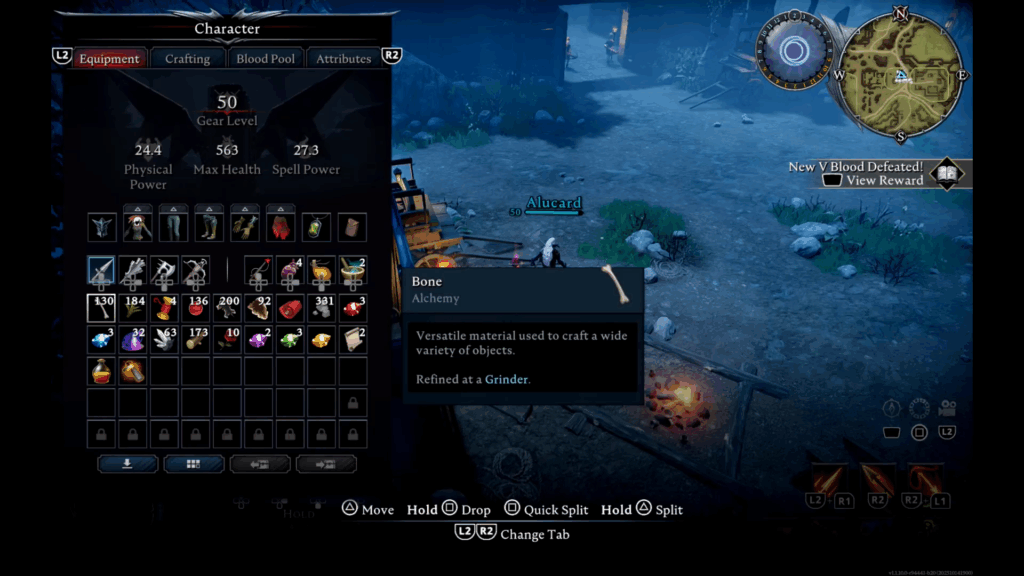The width and height of the screenshot is (1024, 576).
Task: Open the minimap
Action: coord(901,77)
